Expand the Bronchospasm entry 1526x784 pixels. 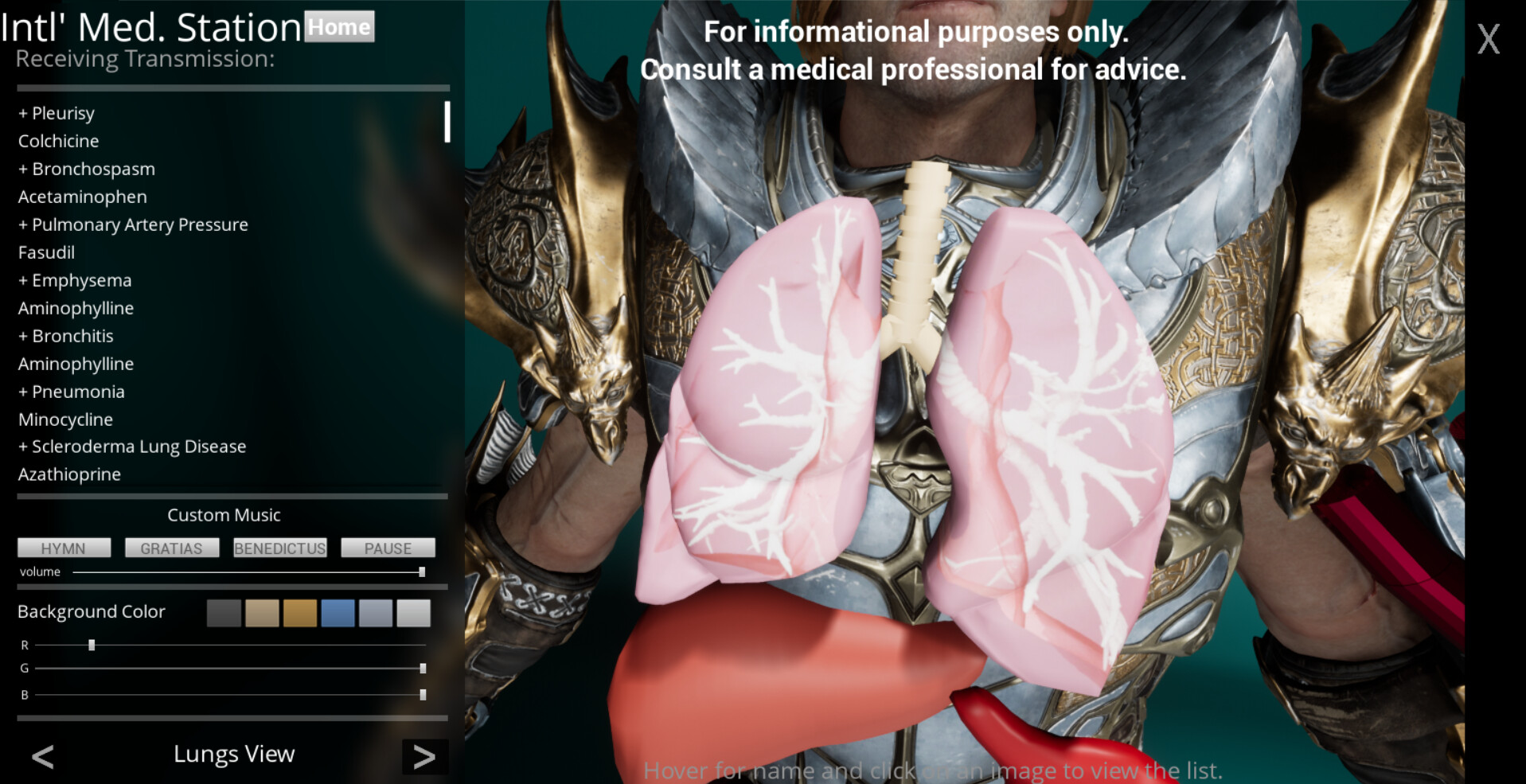coord(87,169)
